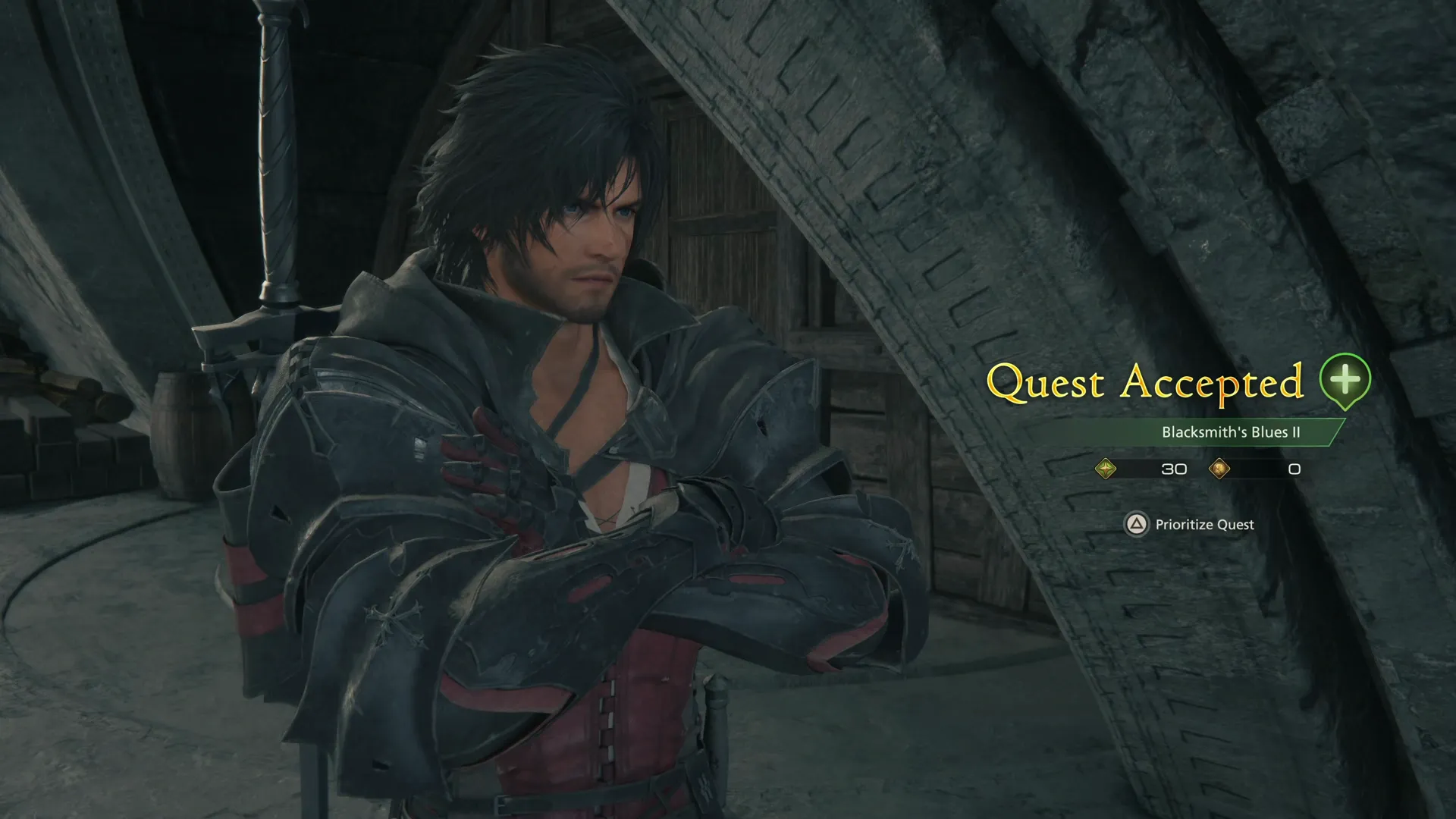
Task: Click the EXP value showing 30
Action: tap(1175, 469)
